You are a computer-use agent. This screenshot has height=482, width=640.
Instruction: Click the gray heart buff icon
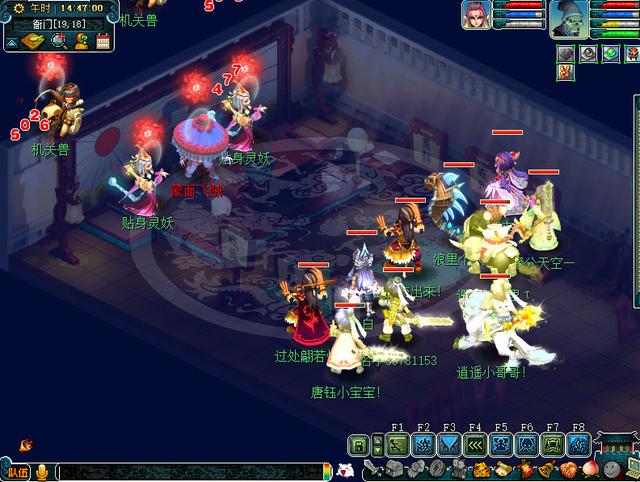[566, 54]
